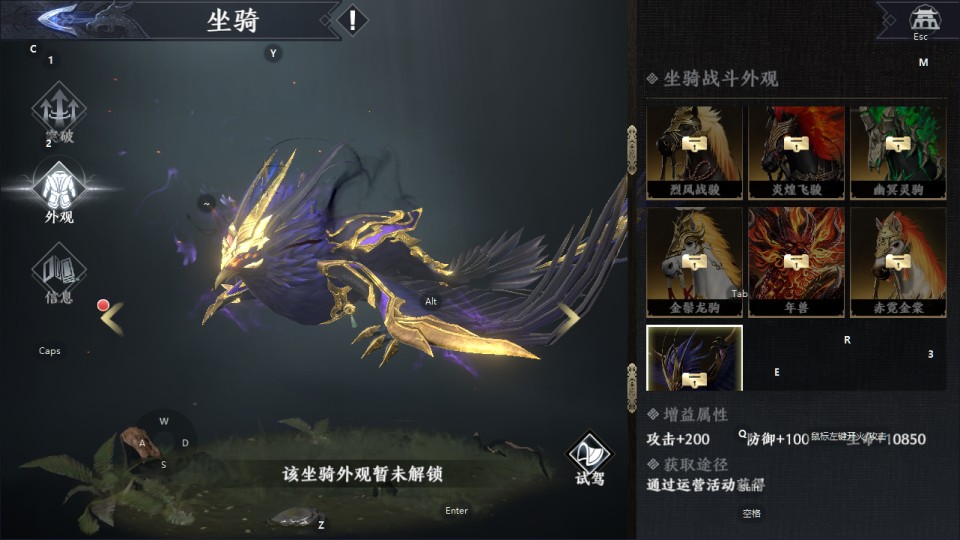
Task: Select the purple phoenix mount skin
Action: [694, 358]
